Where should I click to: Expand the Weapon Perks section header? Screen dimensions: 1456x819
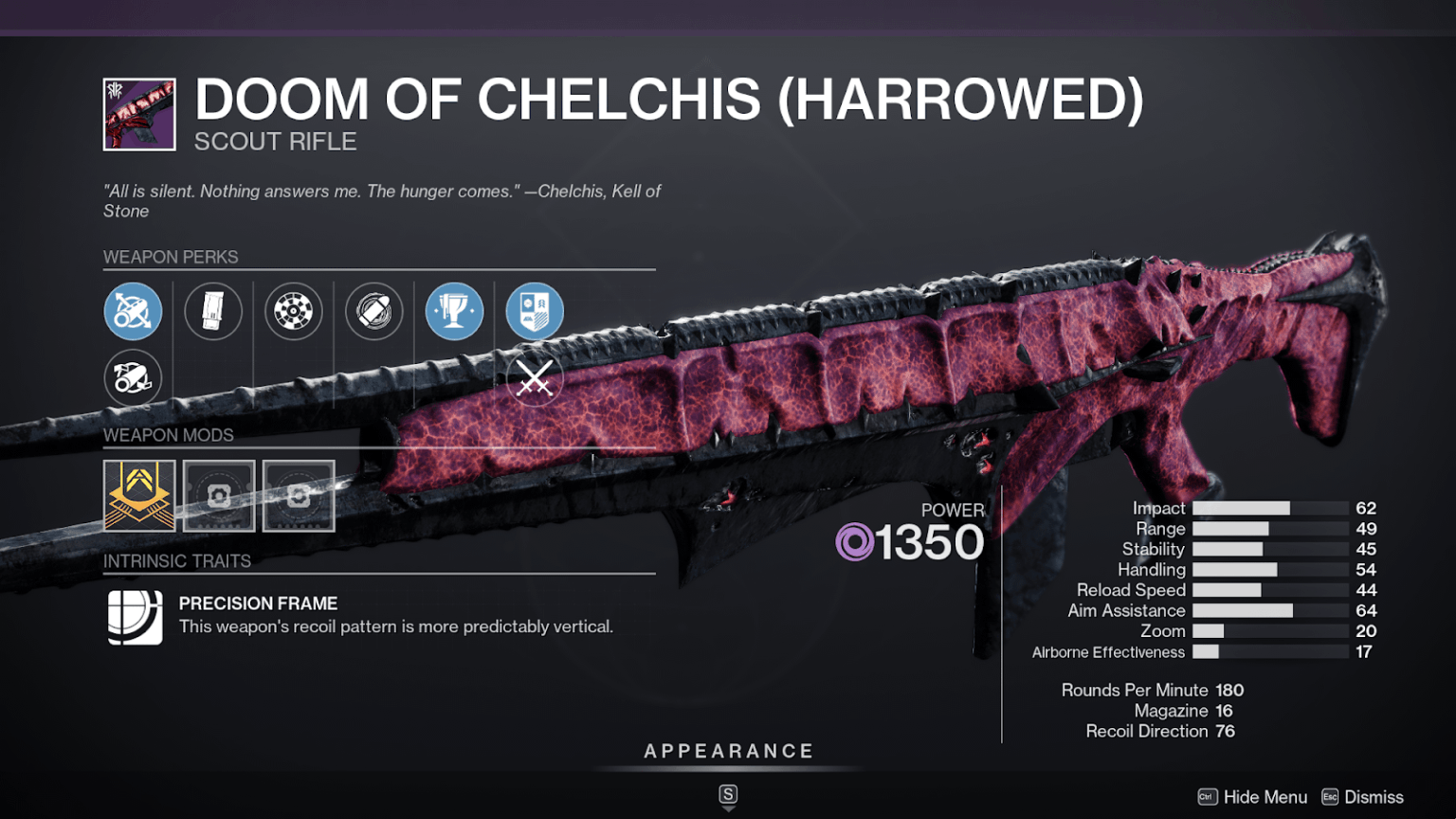(171, 256)
